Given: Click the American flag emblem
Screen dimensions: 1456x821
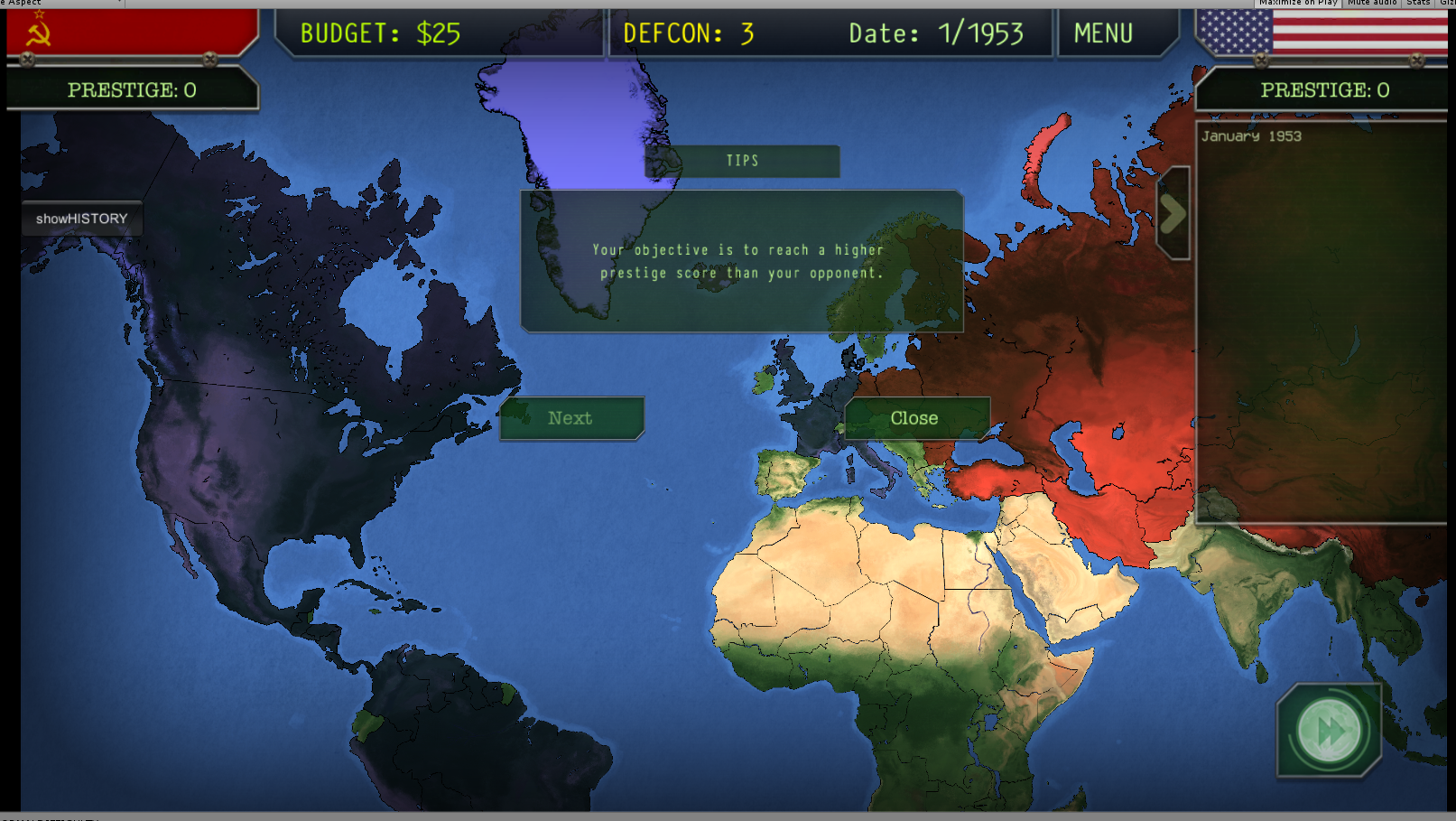Looking at the screenshot, I should 1322,33.
